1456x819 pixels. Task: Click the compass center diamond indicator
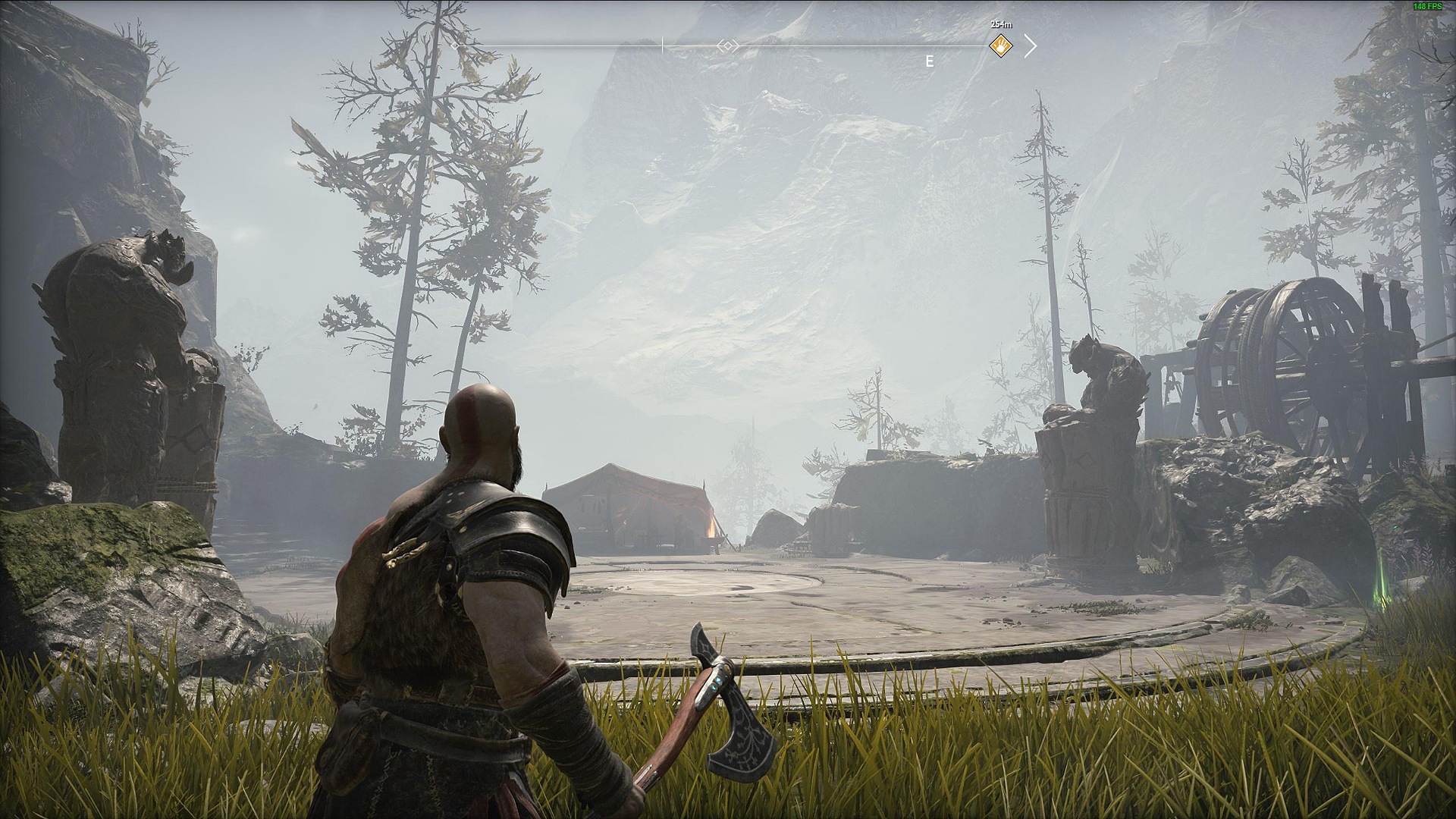pos(728,46)
